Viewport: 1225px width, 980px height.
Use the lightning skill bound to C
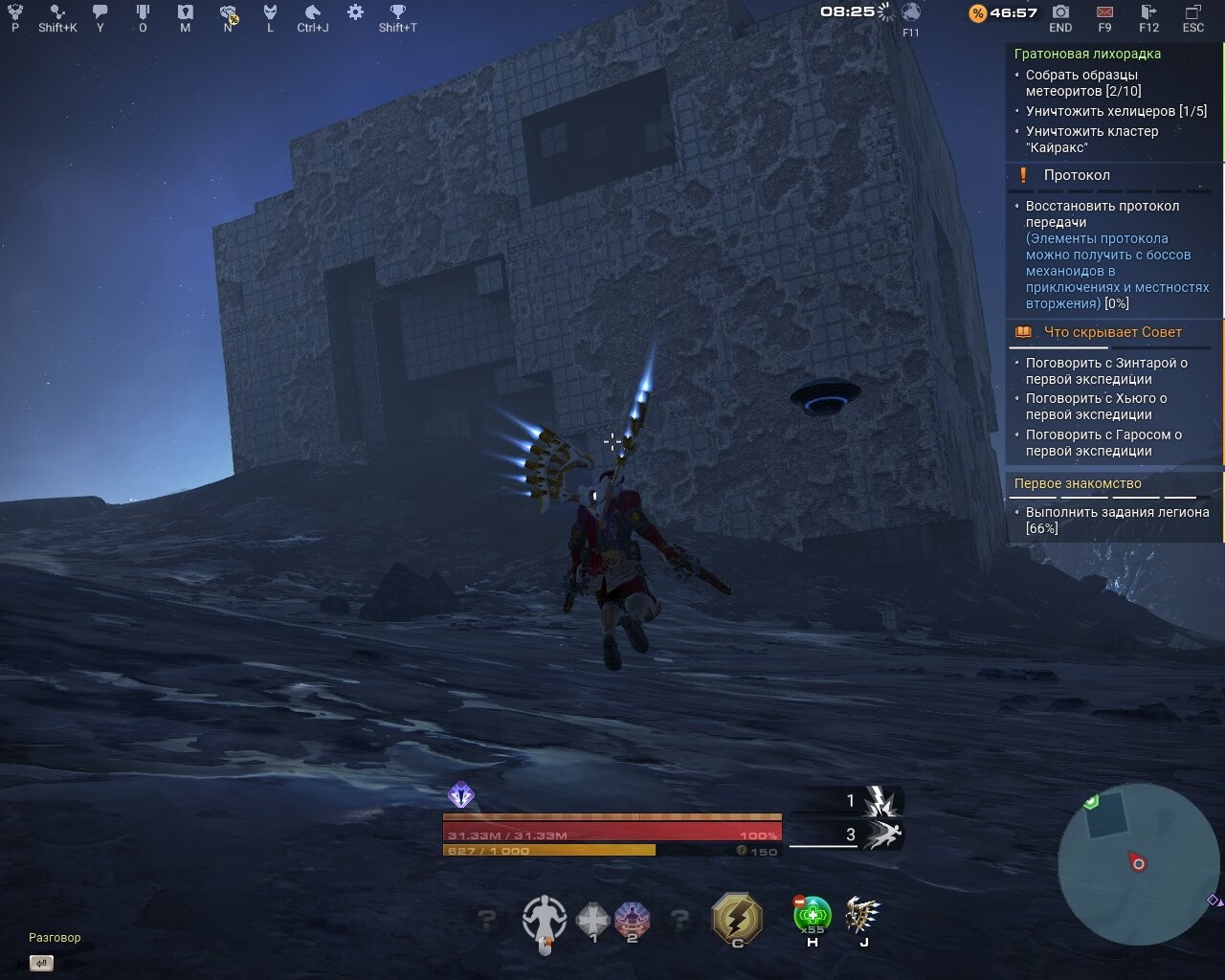736,919
